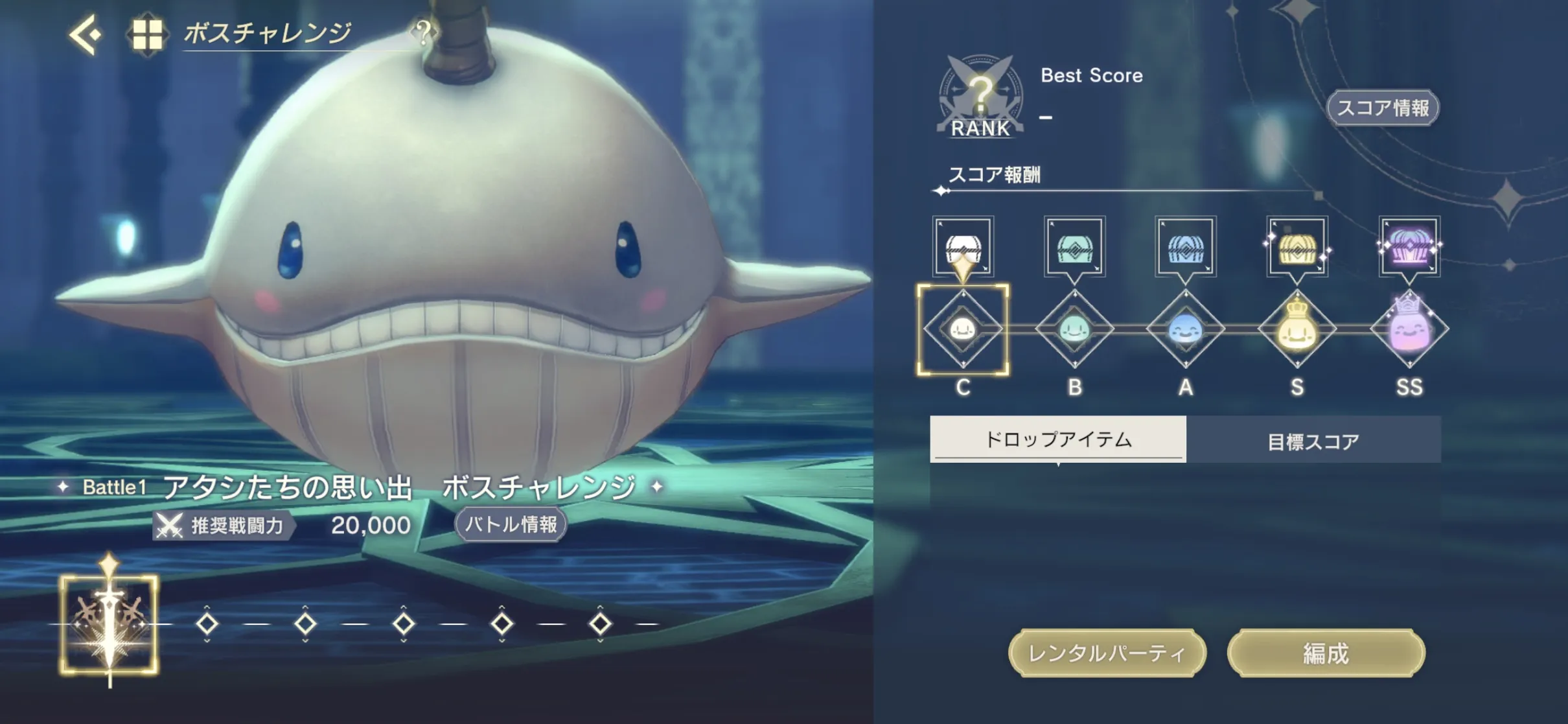
Task: Select the S rank reward node
Action: click(x=1297, y=329)
